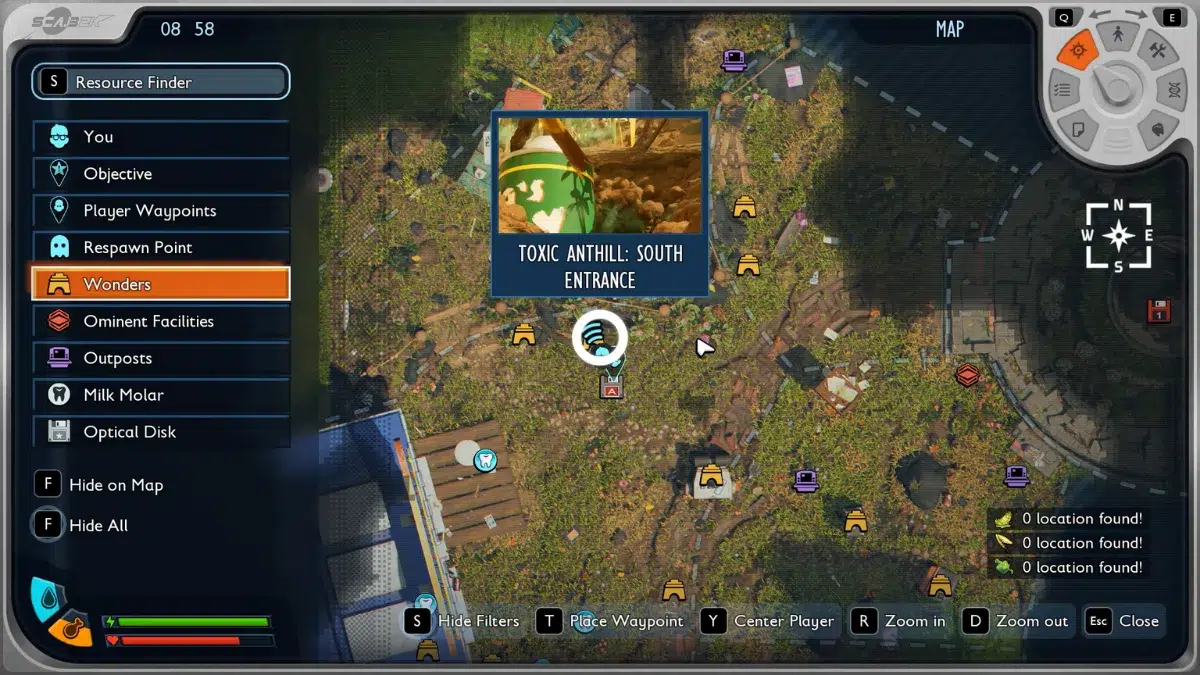The image size is (1200, 675).
Task: Select the Respawn Point filter
Action: [160, 248]
